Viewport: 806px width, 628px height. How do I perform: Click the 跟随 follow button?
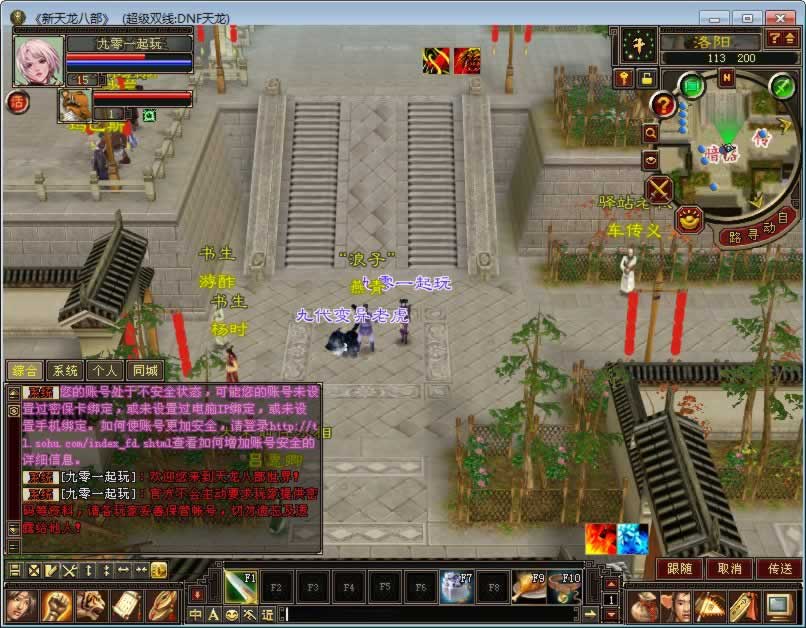(679, 568)
